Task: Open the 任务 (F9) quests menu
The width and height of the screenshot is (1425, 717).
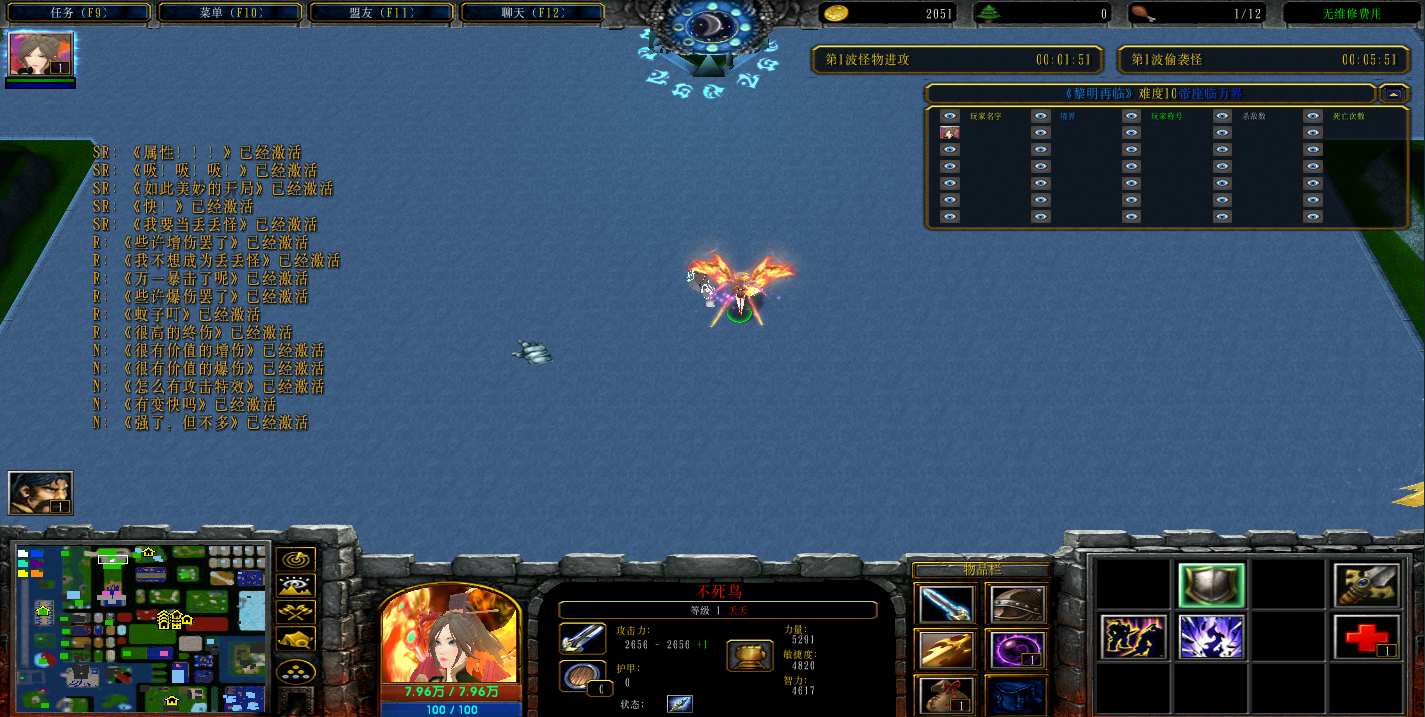Action: tap(78, 13)
